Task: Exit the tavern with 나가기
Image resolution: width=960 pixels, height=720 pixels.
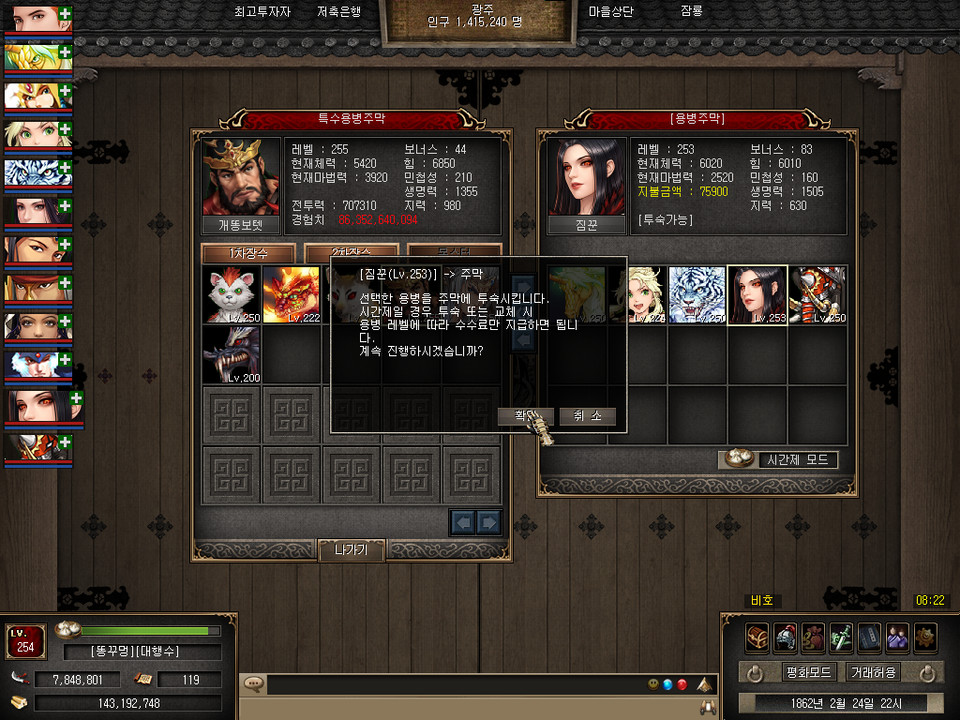Action: point(351,550)
